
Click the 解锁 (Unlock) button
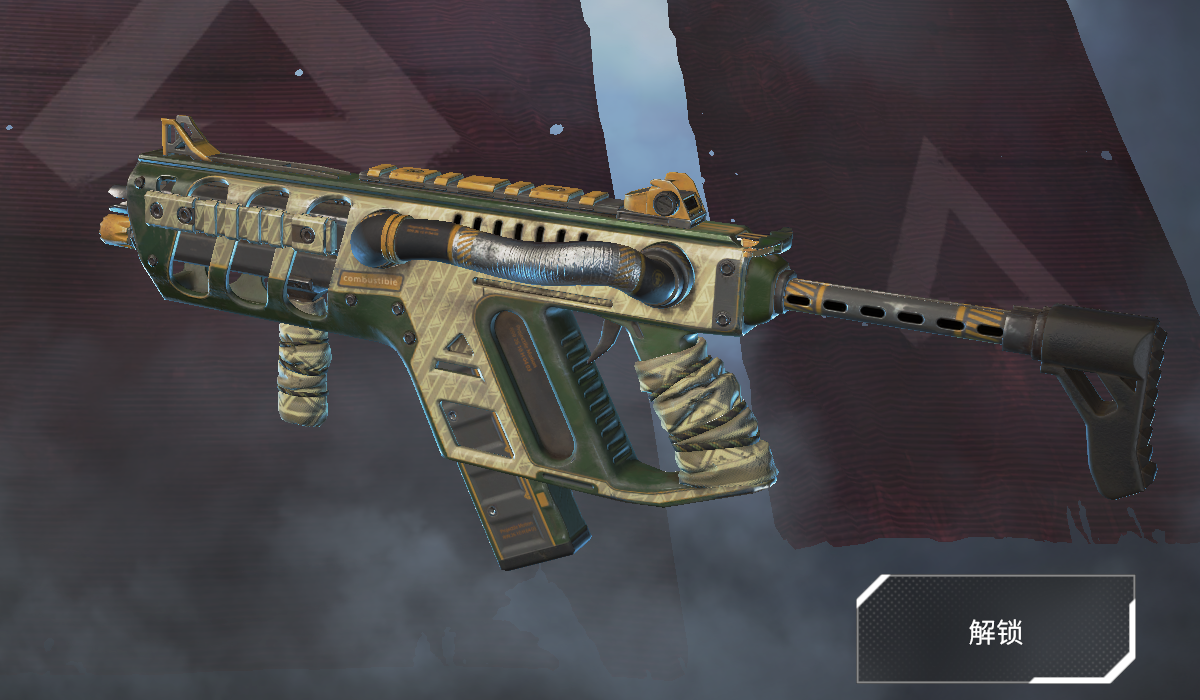(x=995, y=629)
